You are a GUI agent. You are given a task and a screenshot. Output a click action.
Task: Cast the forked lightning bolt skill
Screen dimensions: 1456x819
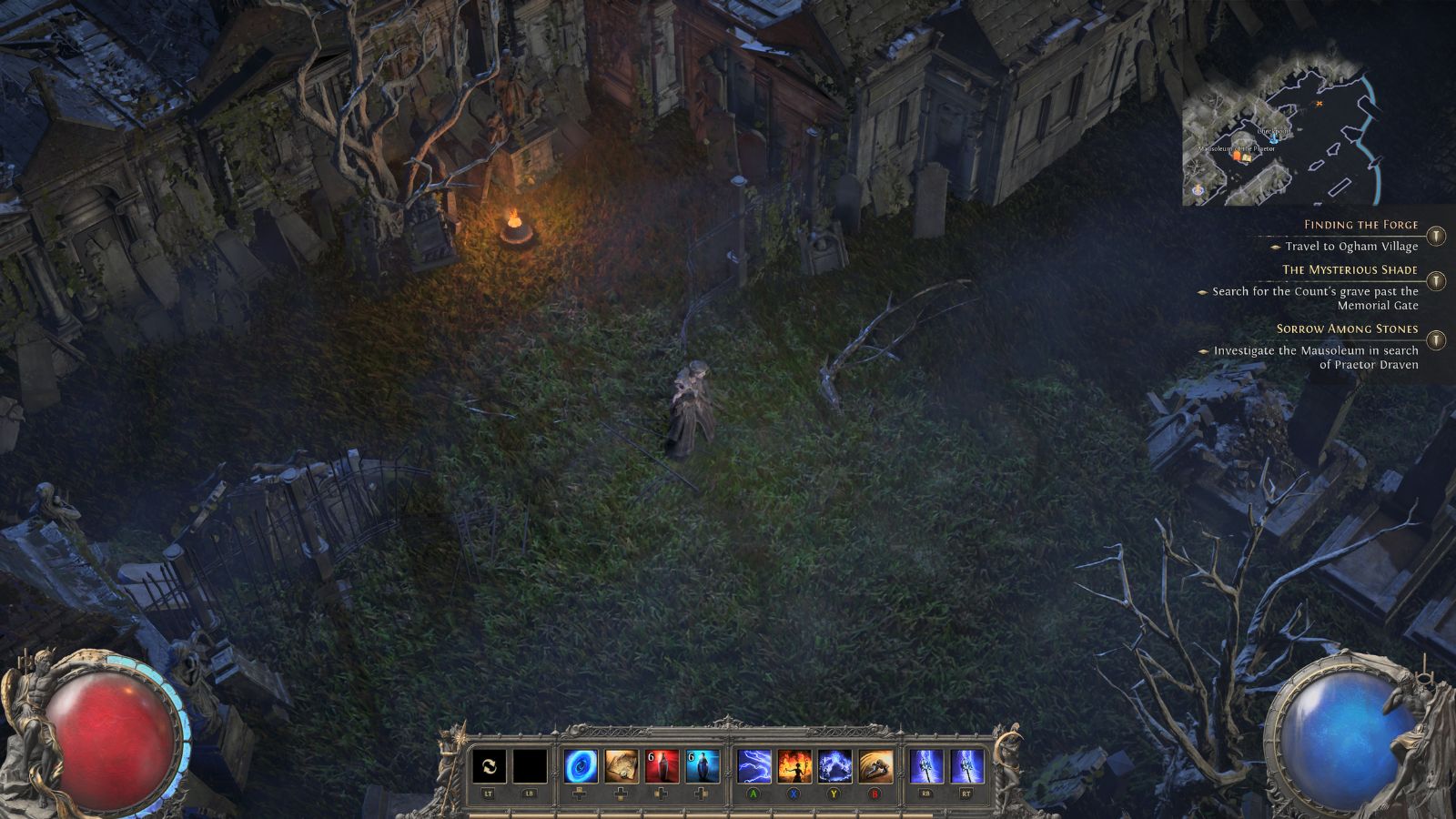point(753,767)
